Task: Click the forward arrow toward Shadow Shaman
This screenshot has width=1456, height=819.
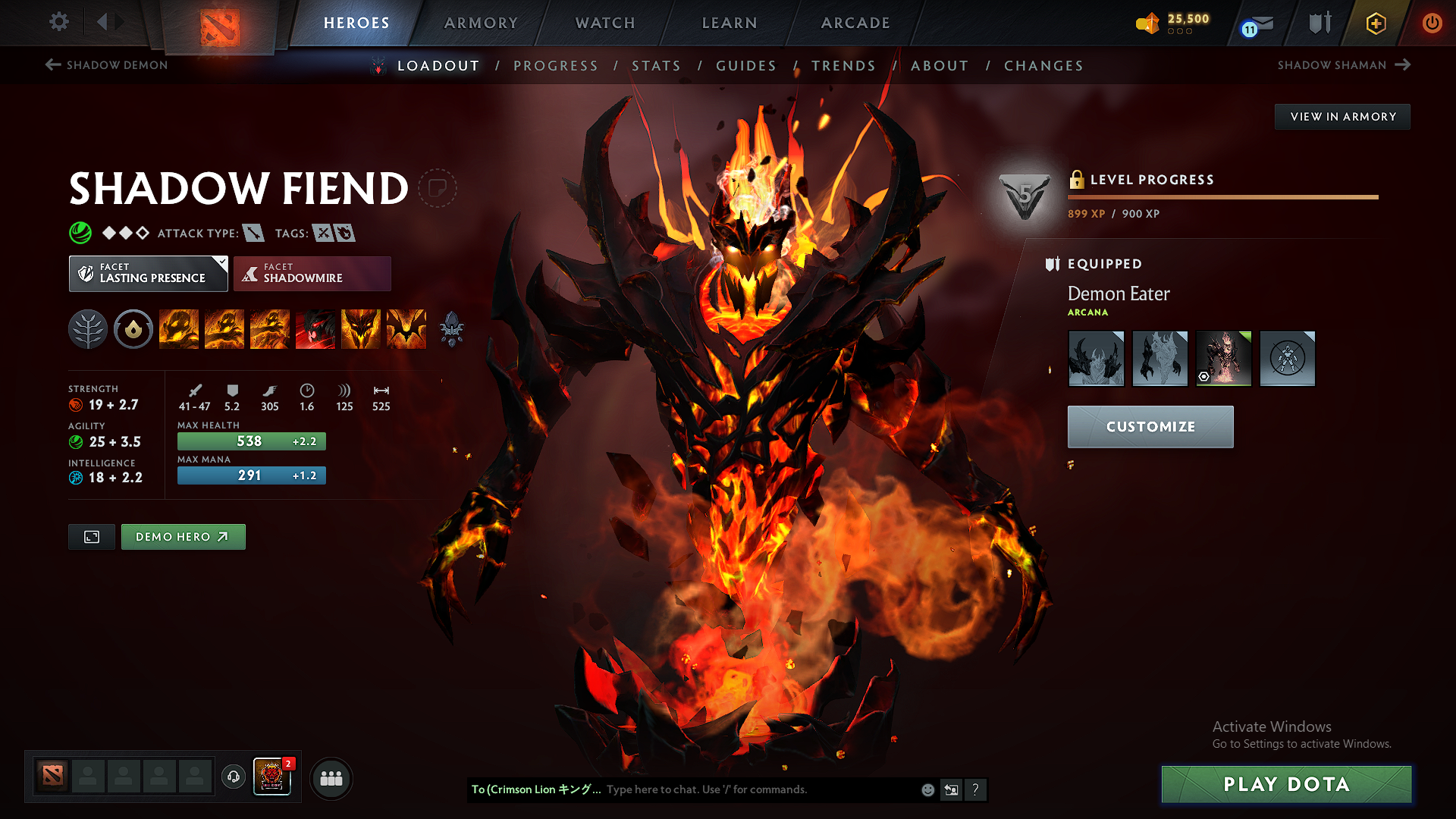Action: tap(1401, 65)
